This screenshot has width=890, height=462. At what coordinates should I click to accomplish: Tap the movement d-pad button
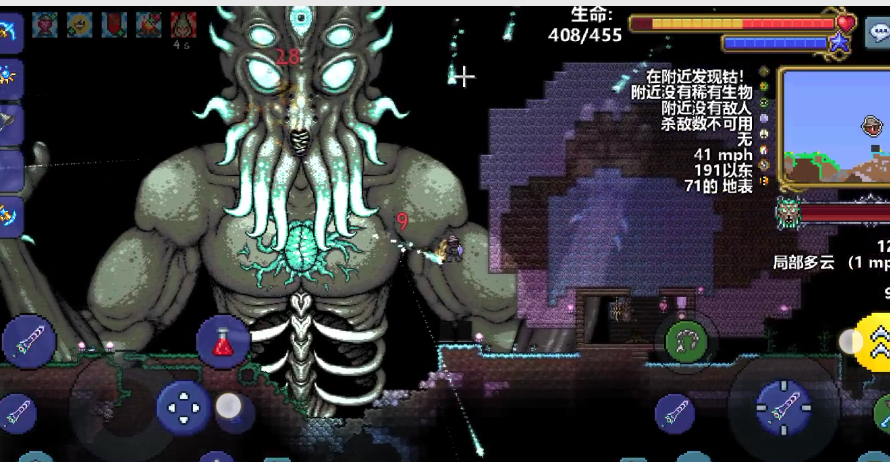(x=183, y=407)
